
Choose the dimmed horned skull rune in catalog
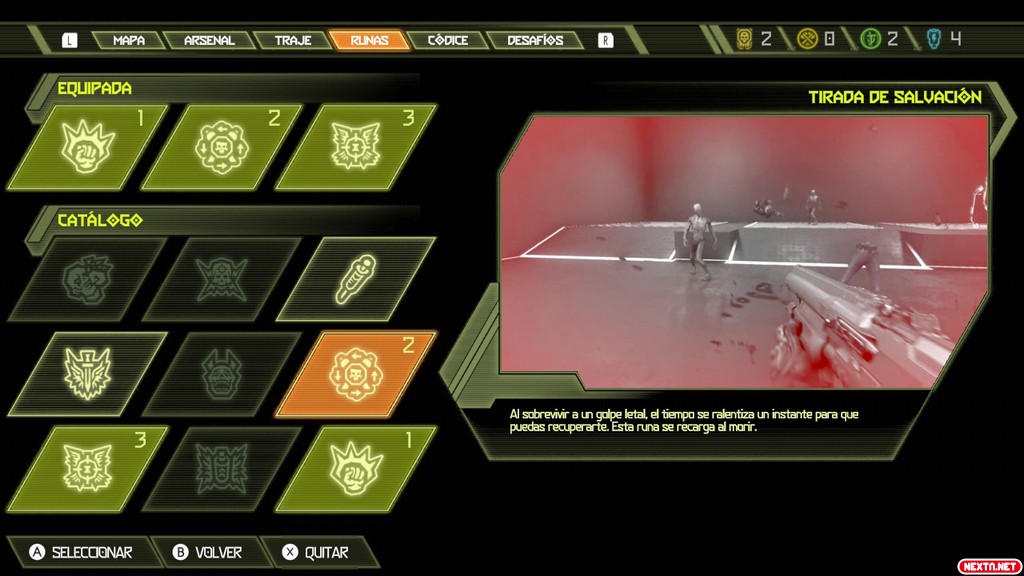(x=222, y=278)
